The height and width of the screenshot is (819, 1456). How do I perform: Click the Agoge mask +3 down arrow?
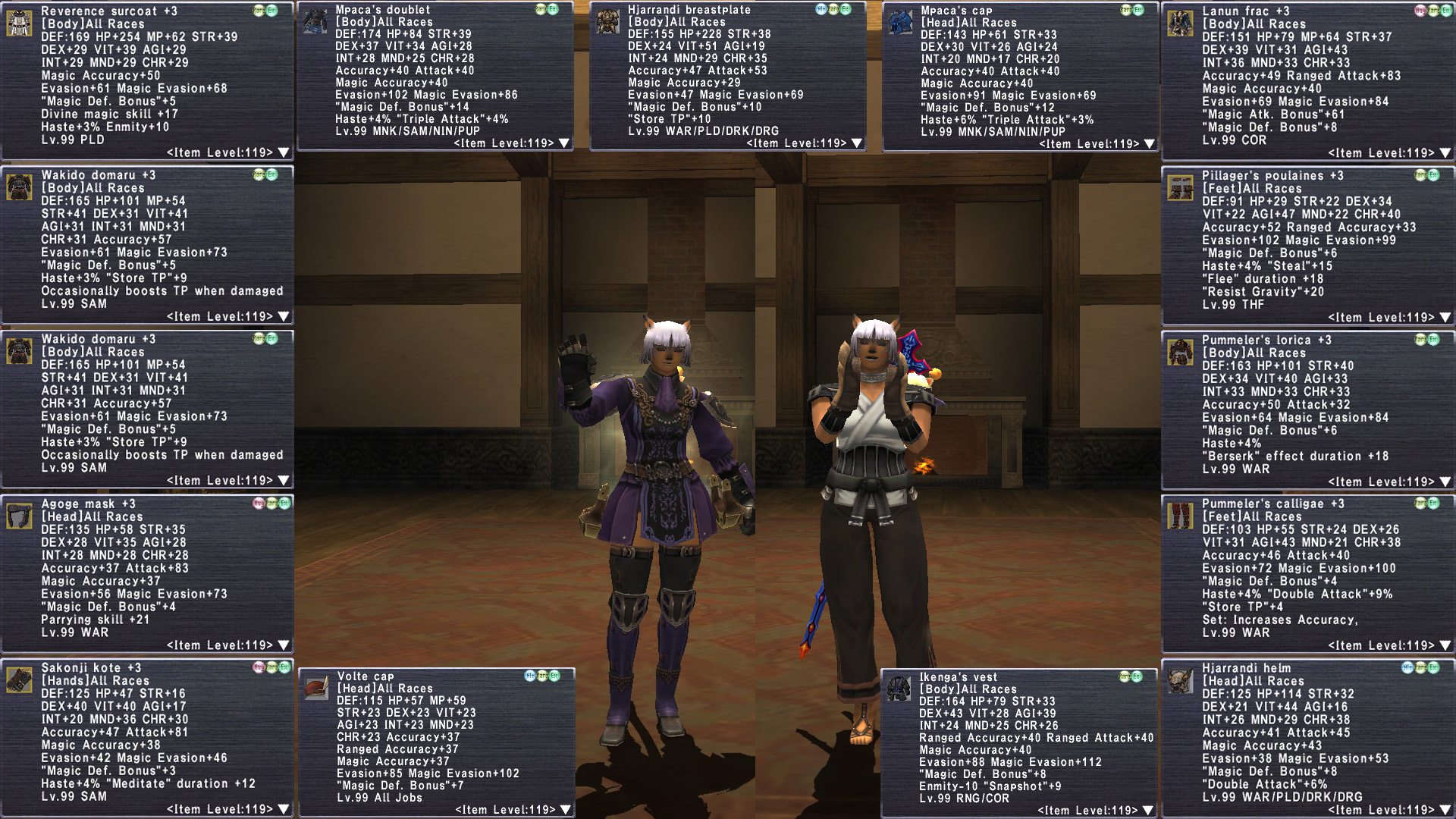(284, 645)
